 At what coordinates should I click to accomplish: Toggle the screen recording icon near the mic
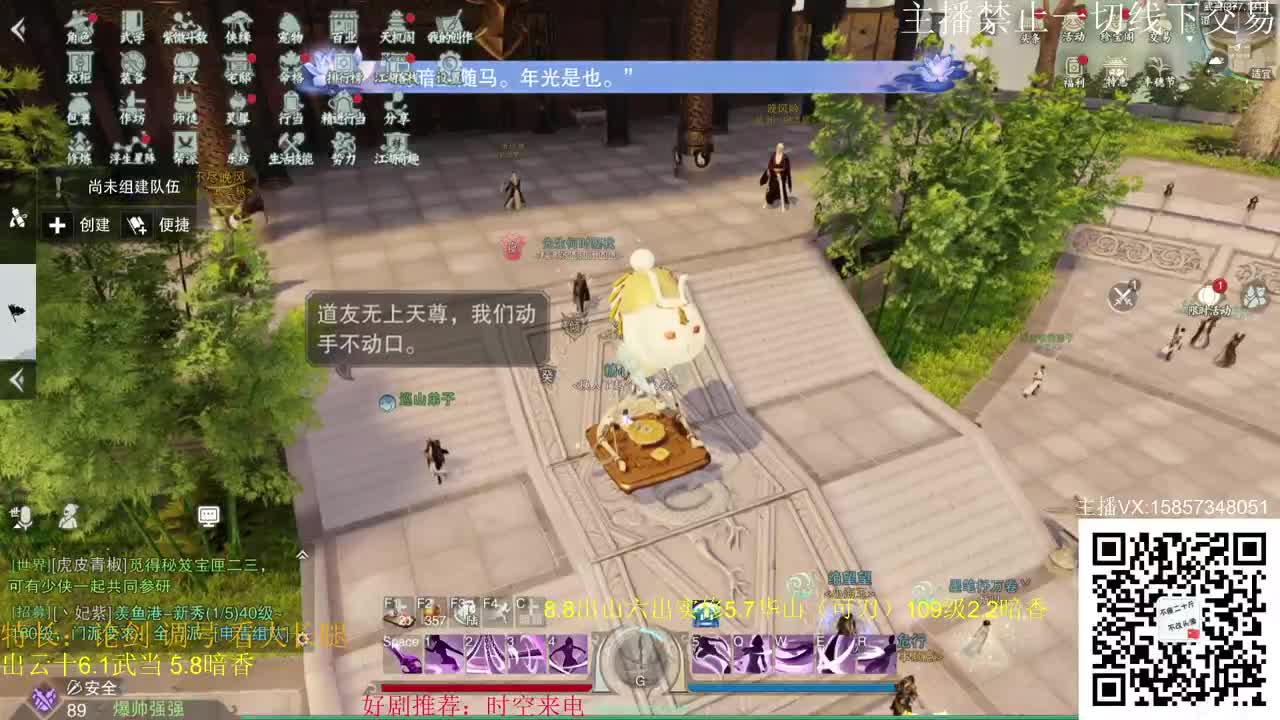point(208,515)
